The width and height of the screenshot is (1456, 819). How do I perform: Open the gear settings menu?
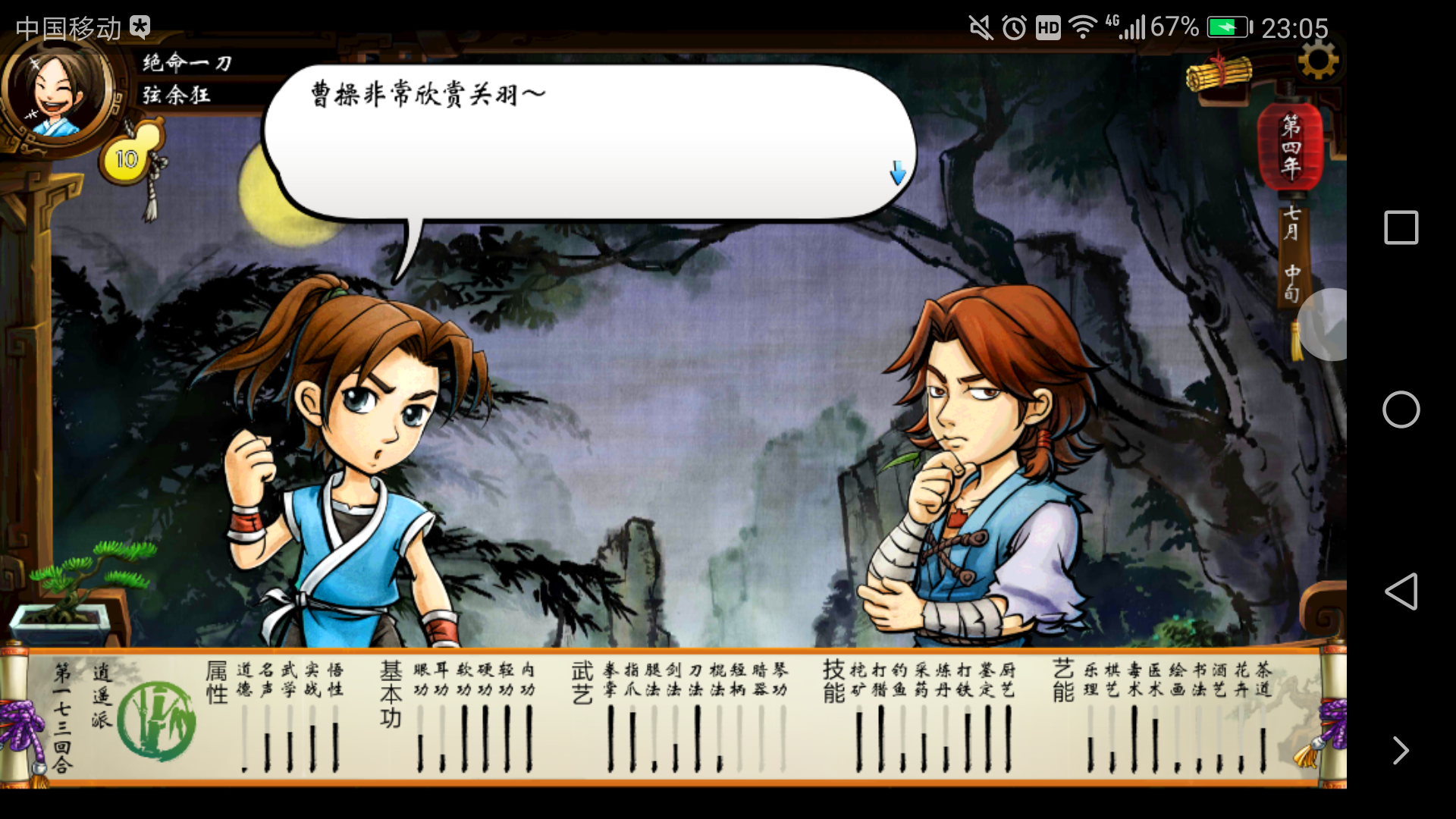click(x=1318, y=61)
